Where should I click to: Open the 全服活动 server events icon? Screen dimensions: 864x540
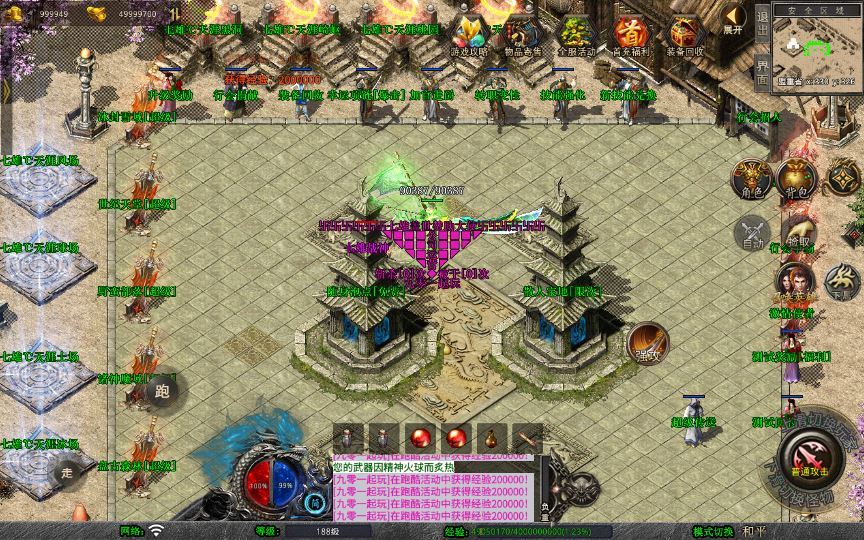pyautogui.click(x=576, y=34)
